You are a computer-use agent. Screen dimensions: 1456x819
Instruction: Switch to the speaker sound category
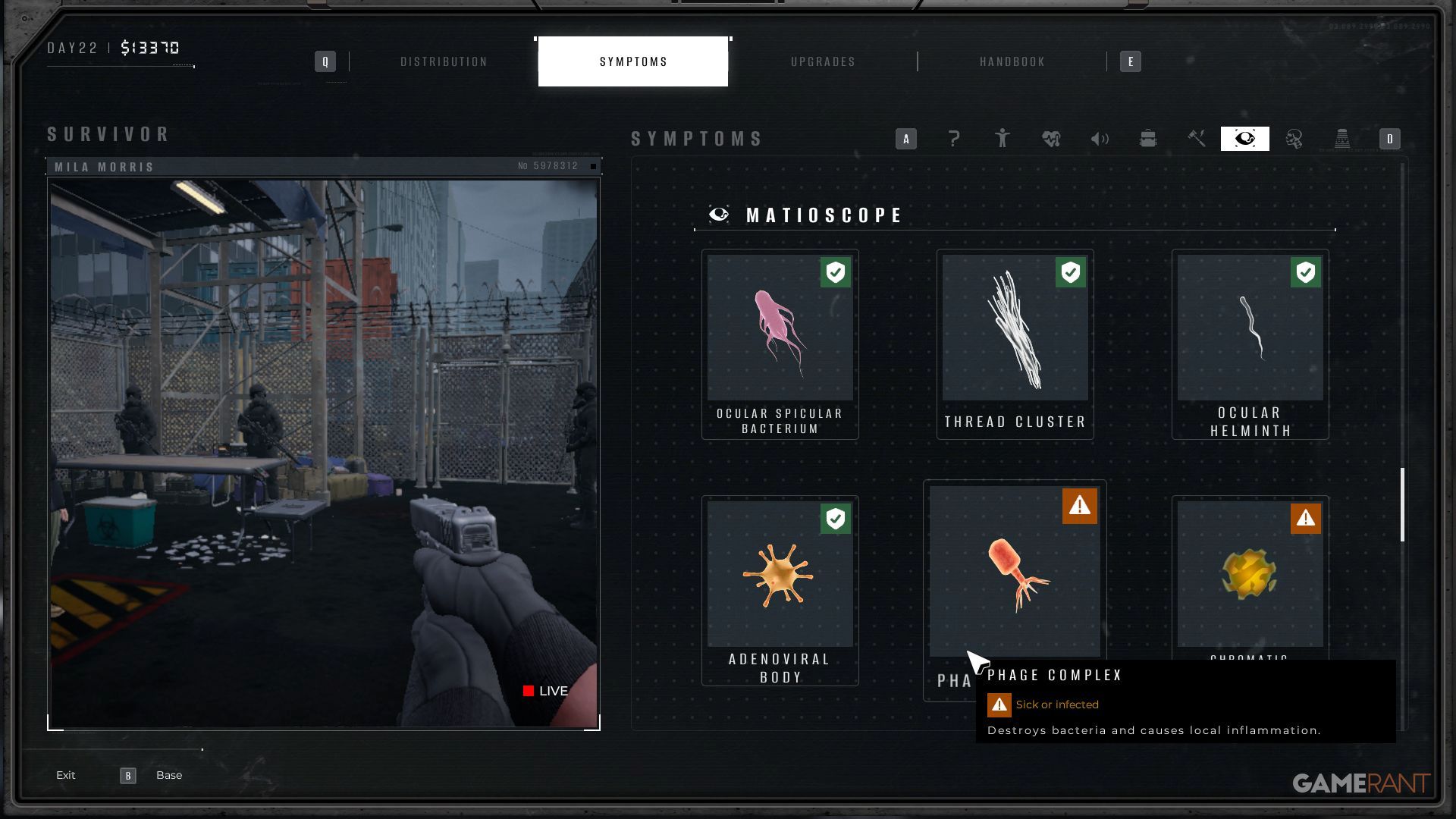click(x=1100, y=139)
